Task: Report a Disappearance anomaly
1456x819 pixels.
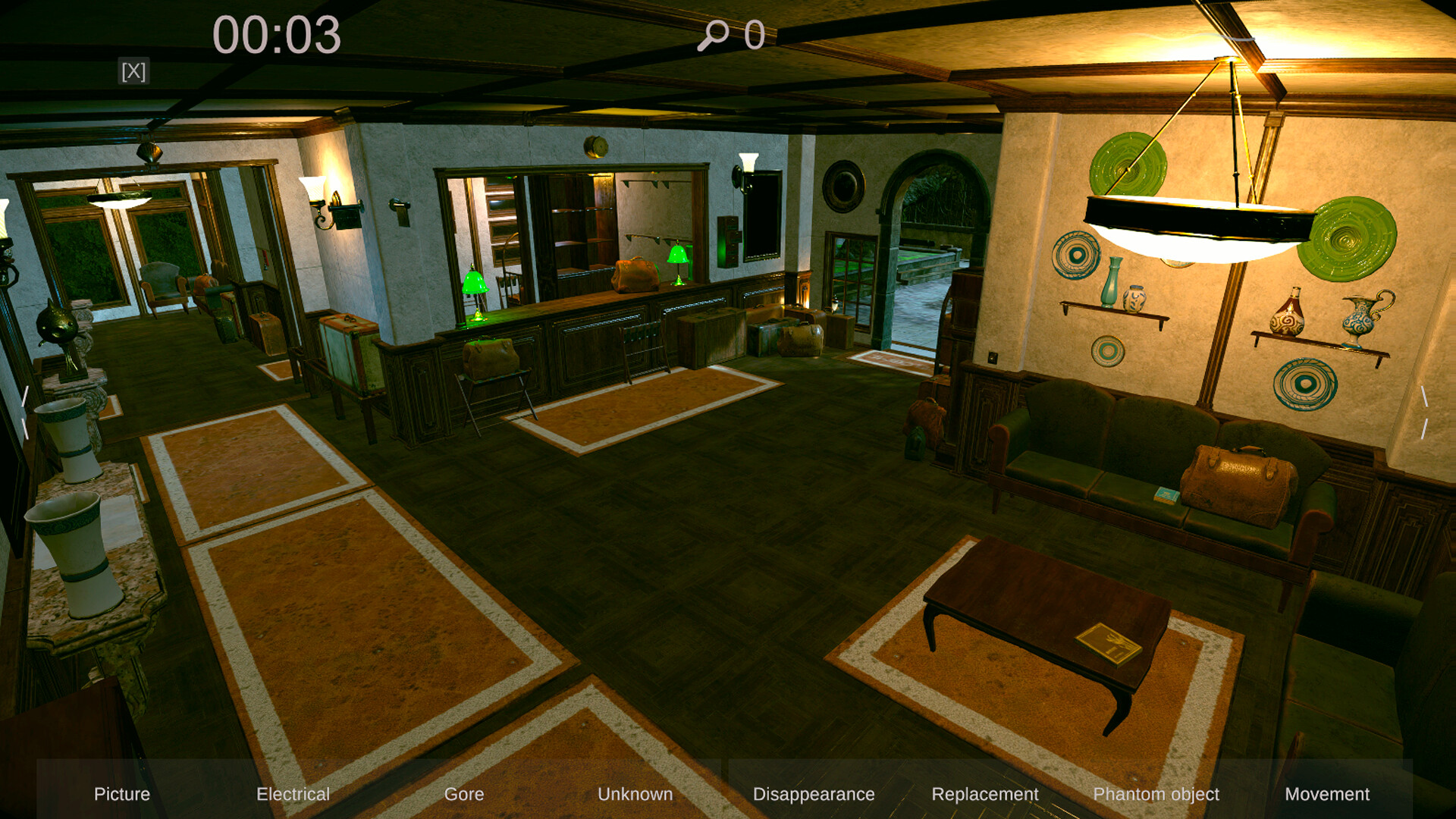Action: point(813,795)
